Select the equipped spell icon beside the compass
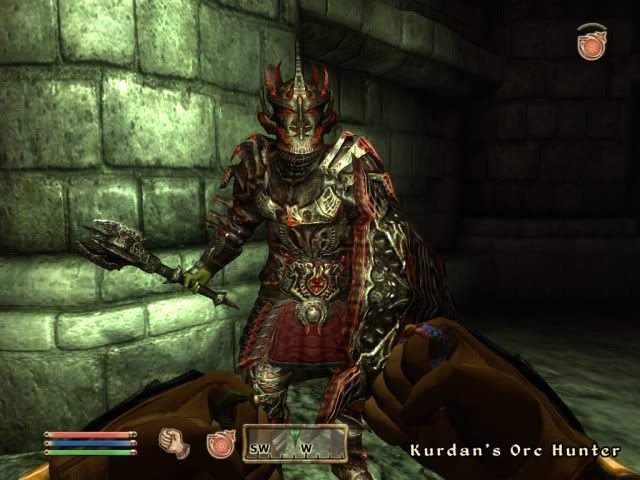 (x=220, y=443)
